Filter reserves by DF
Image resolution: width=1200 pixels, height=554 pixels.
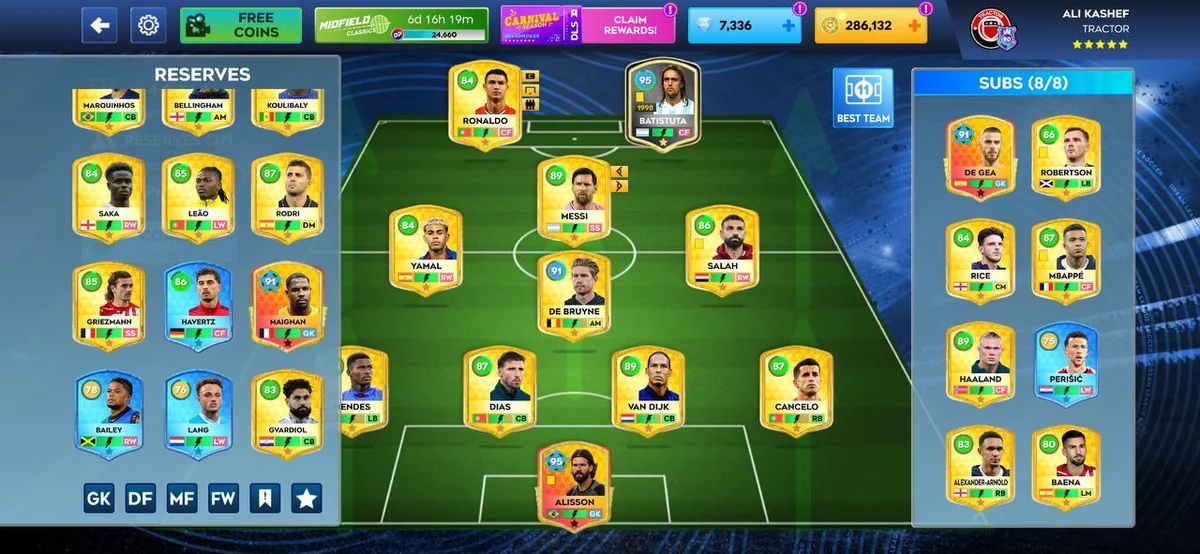coord(141,498)
